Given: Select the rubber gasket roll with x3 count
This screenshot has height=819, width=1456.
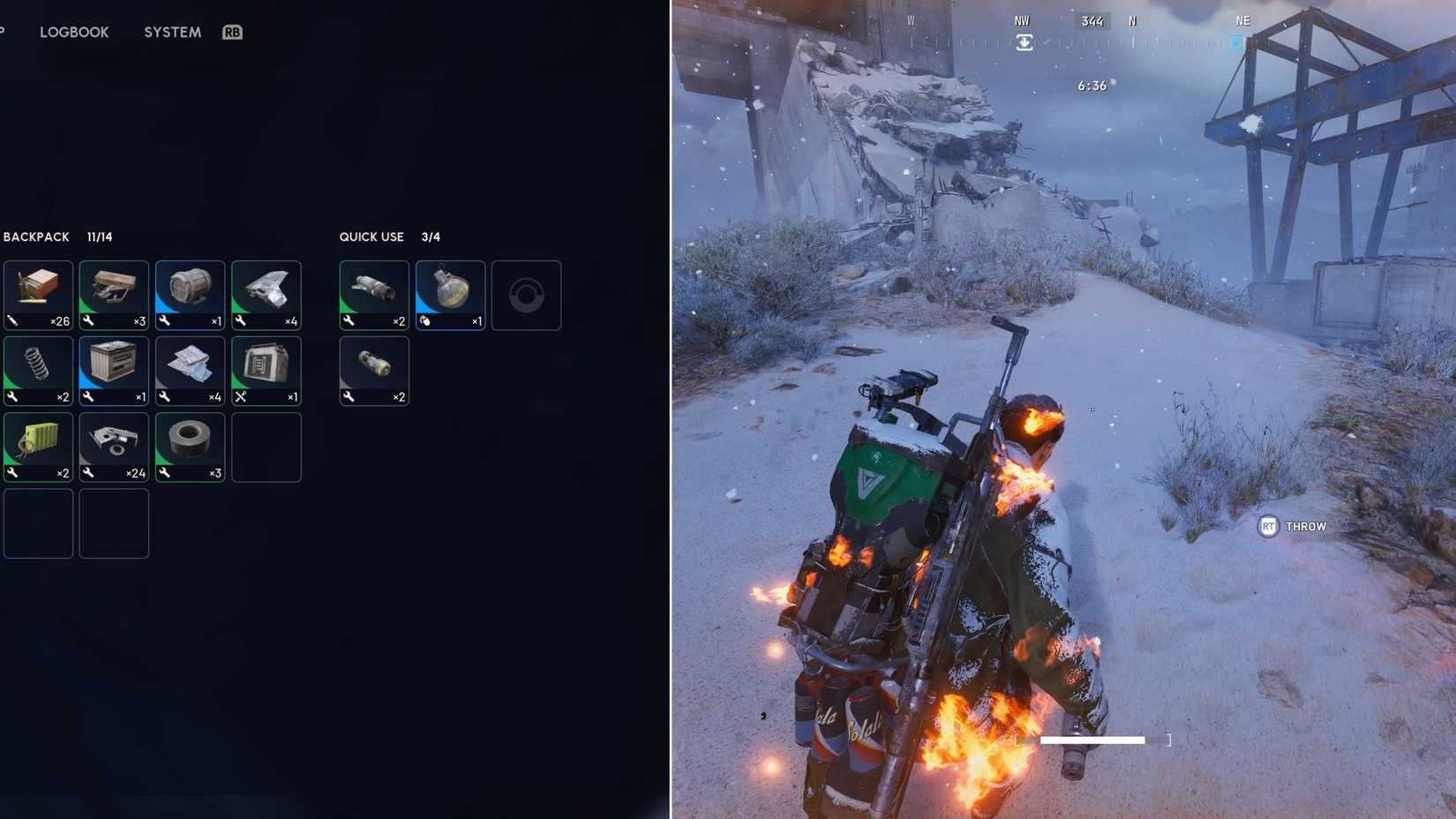Looking at the screenshot, I should coord(189,446).
